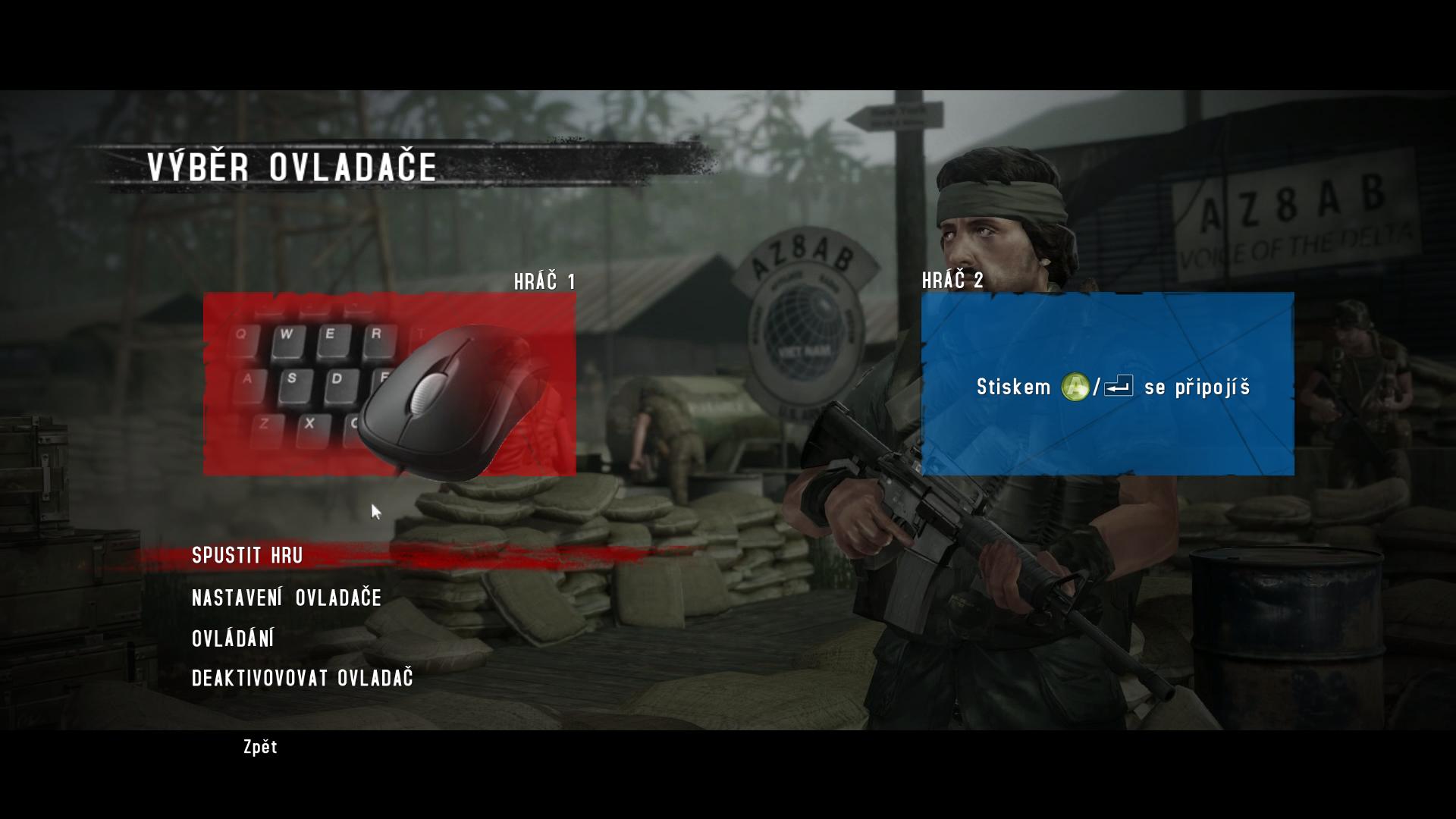This screenshot has height=819, width=1456.
Task: Choose Deaktivovat ovladač option
Action: 302,678
